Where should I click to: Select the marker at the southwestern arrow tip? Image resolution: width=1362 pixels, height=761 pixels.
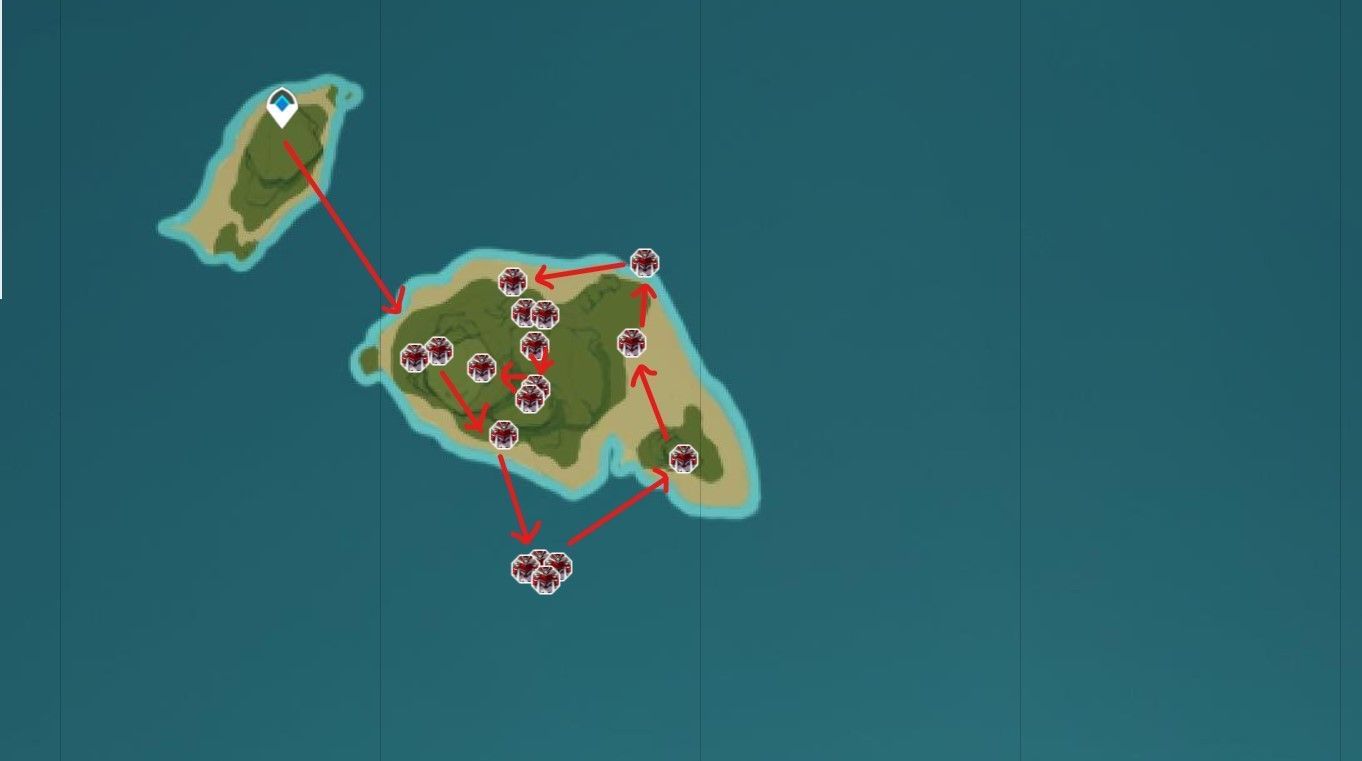point(504,434)
